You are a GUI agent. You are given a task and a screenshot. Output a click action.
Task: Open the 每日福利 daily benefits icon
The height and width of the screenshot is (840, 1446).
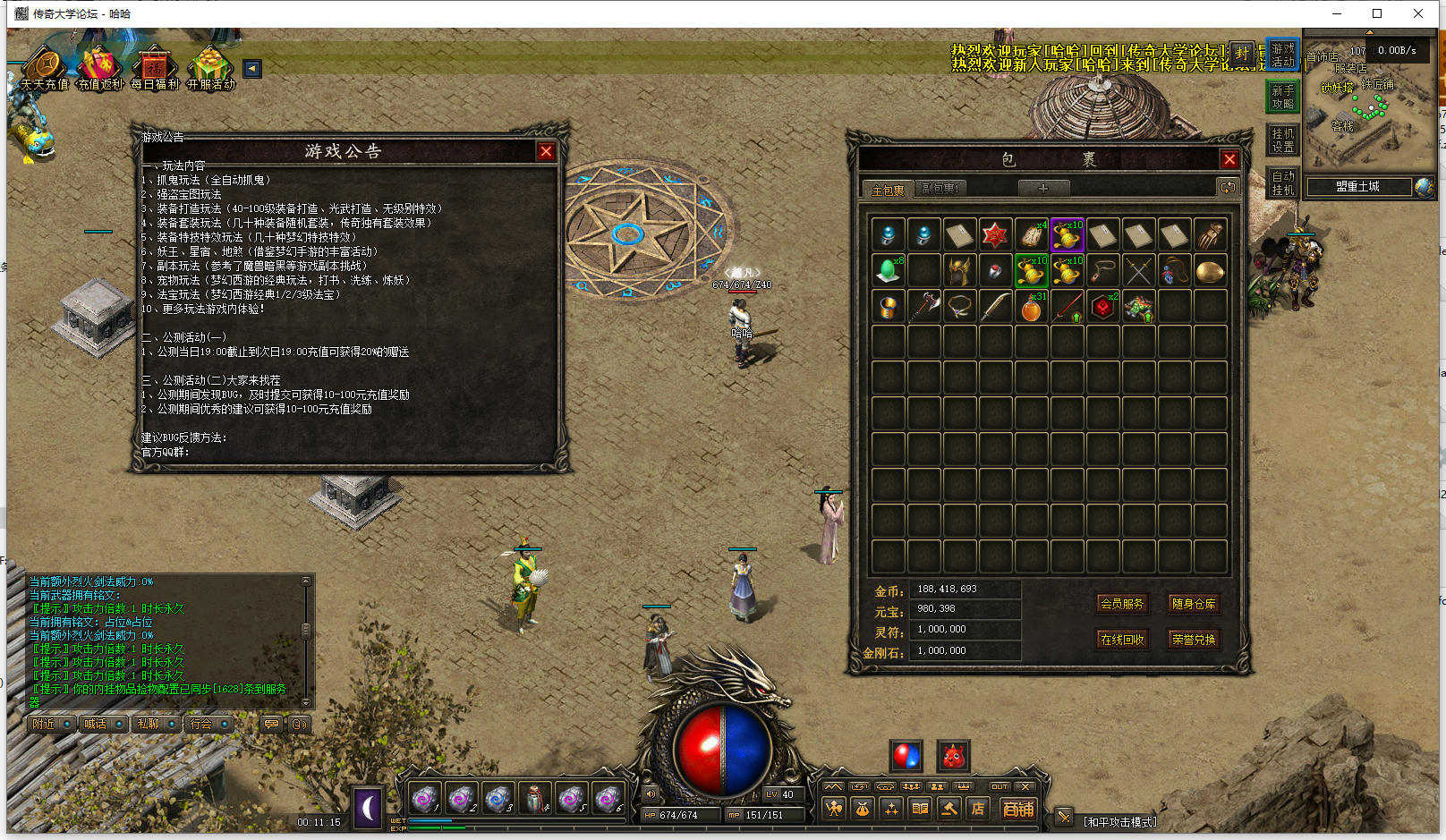[155, 68]
